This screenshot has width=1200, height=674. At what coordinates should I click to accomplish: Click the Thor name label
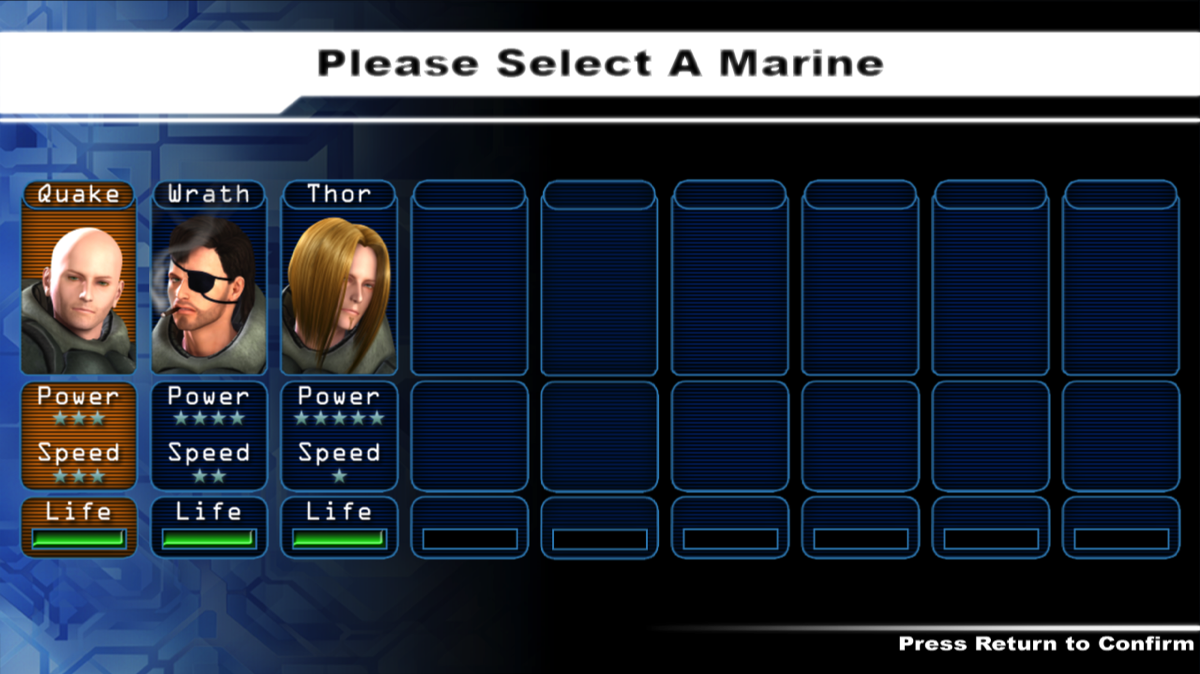coord(338,194)
